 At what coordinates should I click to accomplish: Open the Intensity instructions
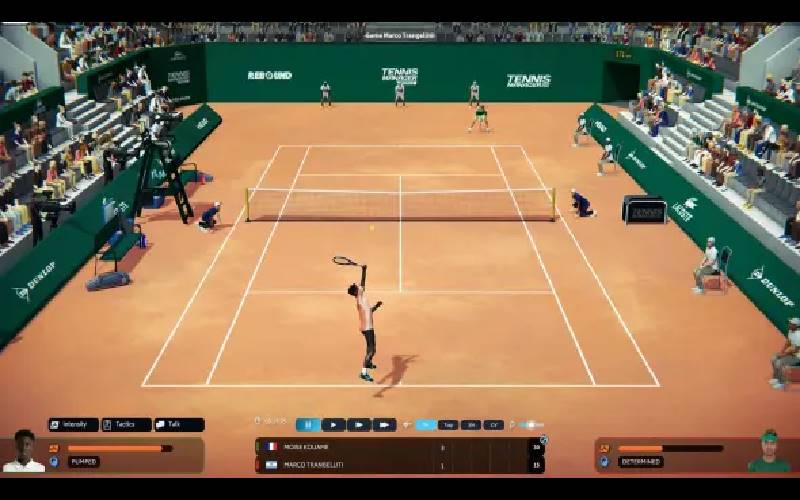tap(74, 425)
